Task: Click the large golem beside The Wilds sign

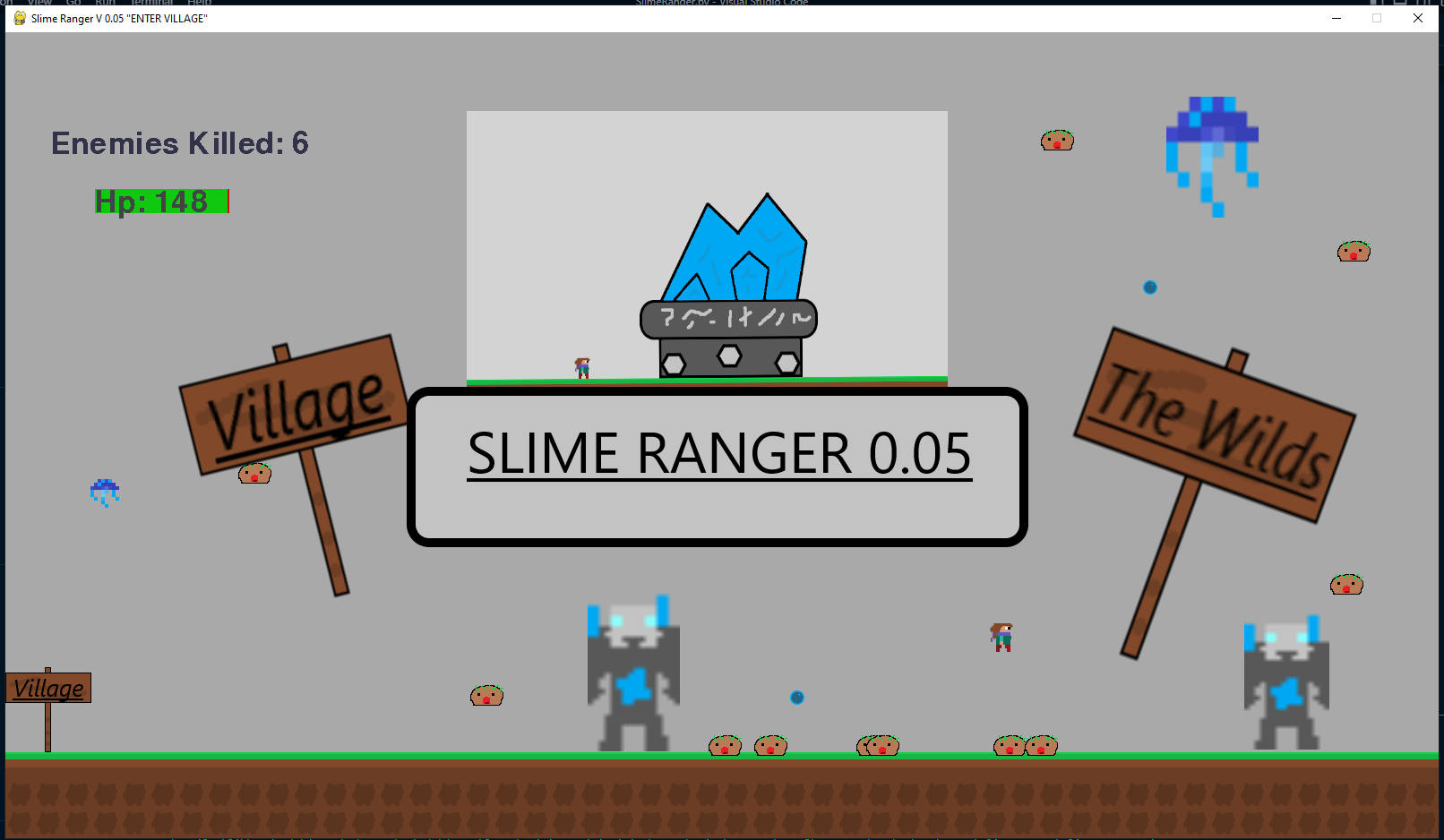Action: (x=1285, y=681)
